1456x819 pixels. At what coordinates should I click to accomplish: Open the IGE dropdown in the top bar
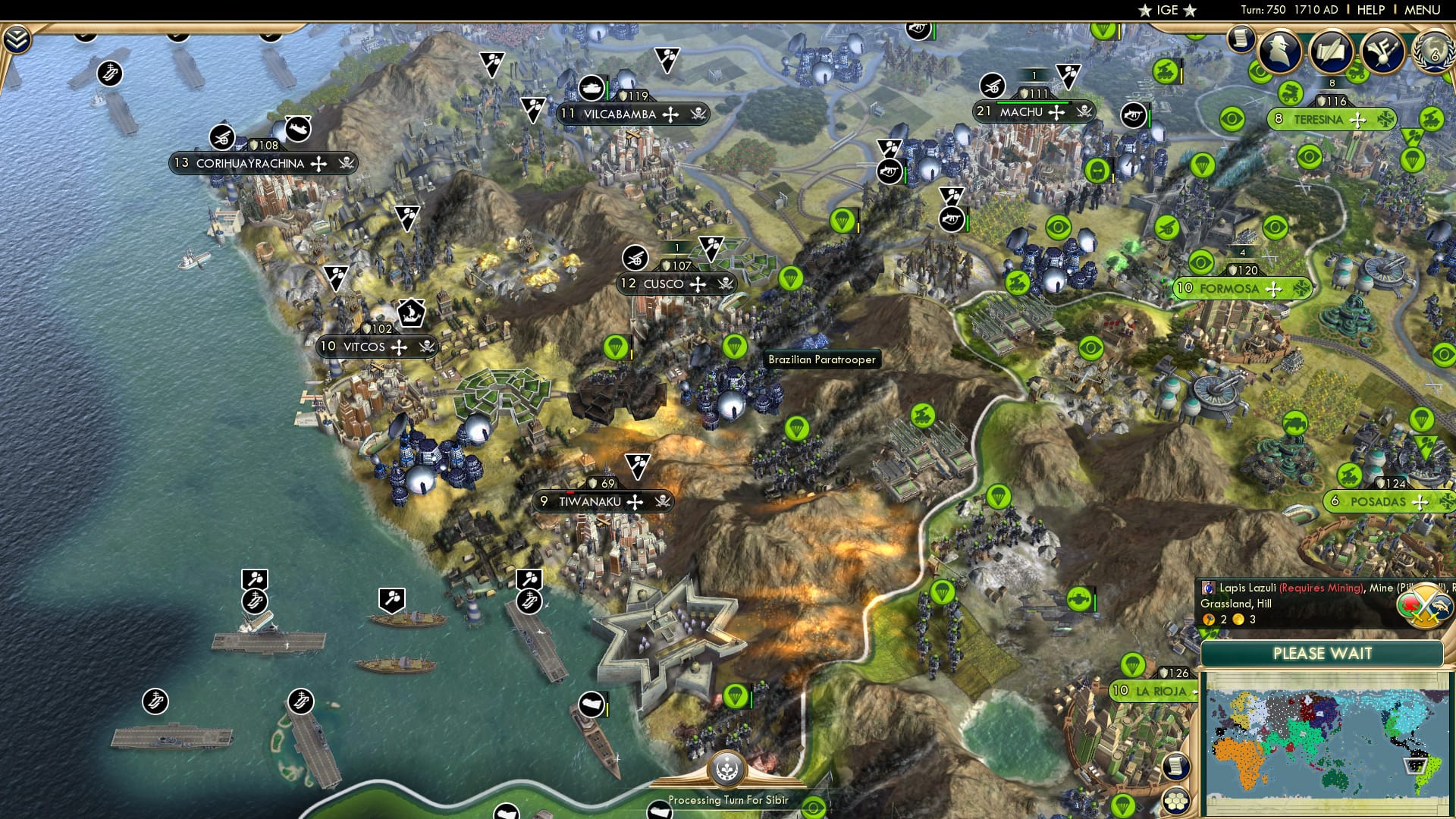(x=1167, y=11)
